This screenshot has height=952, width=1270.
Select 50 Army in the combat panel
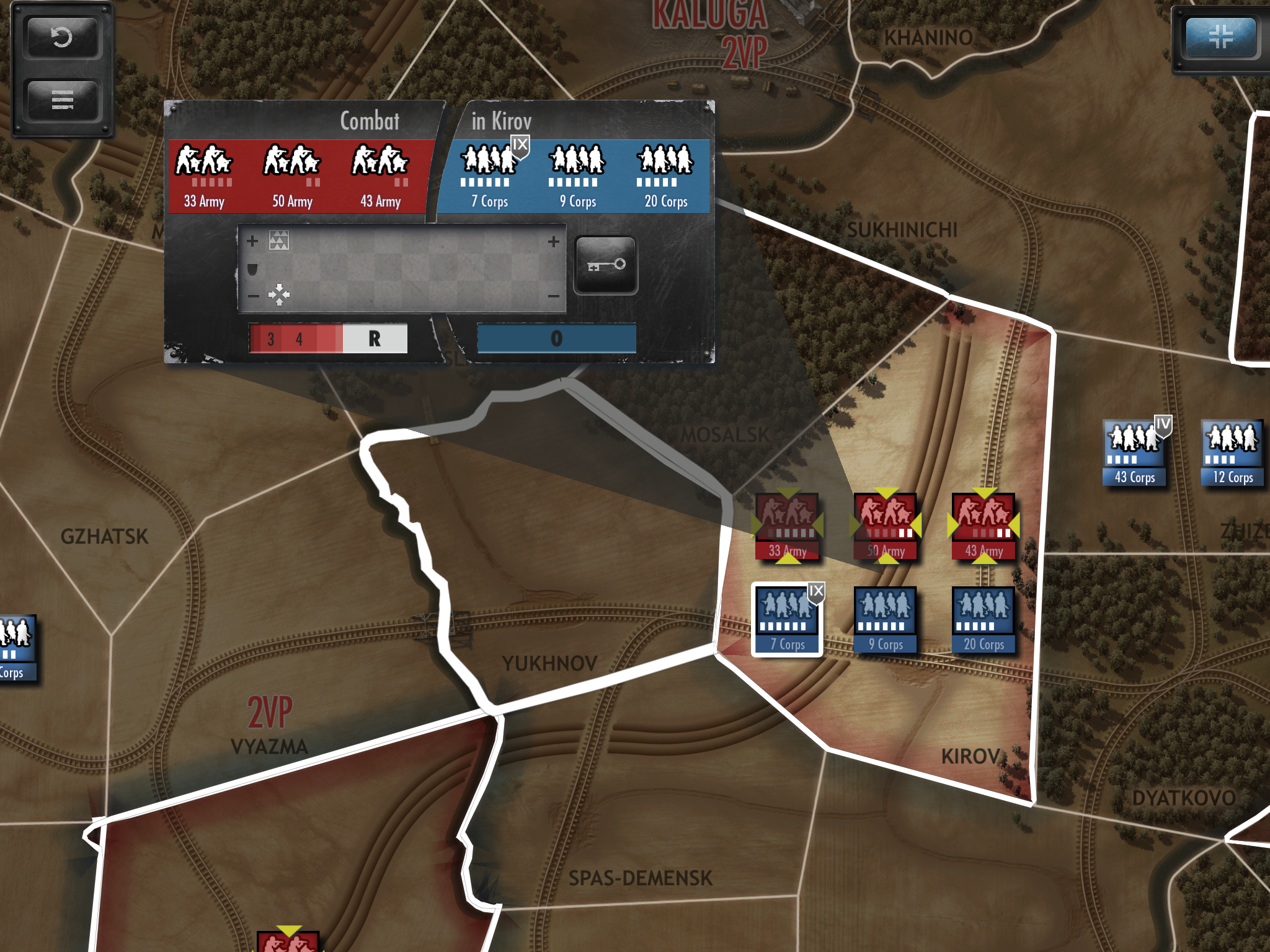(292, 176)
